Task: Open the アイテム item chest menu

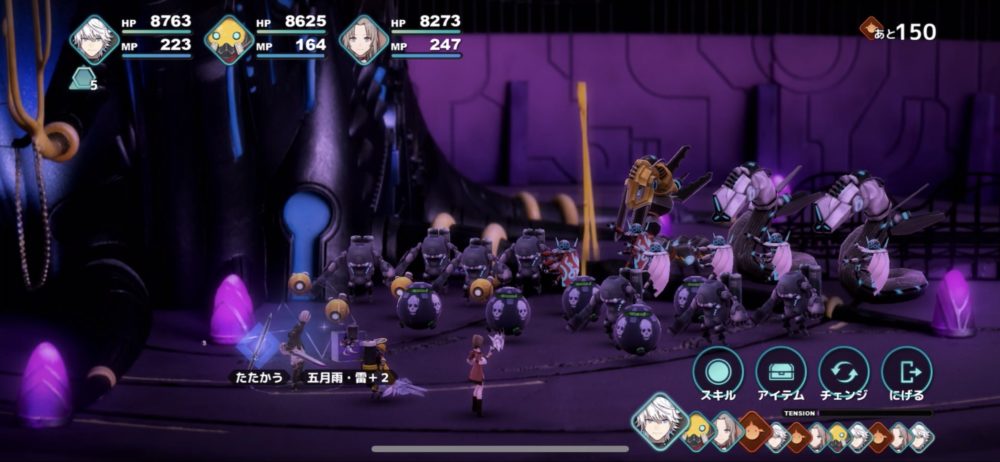Action: [x=781, y=371]
